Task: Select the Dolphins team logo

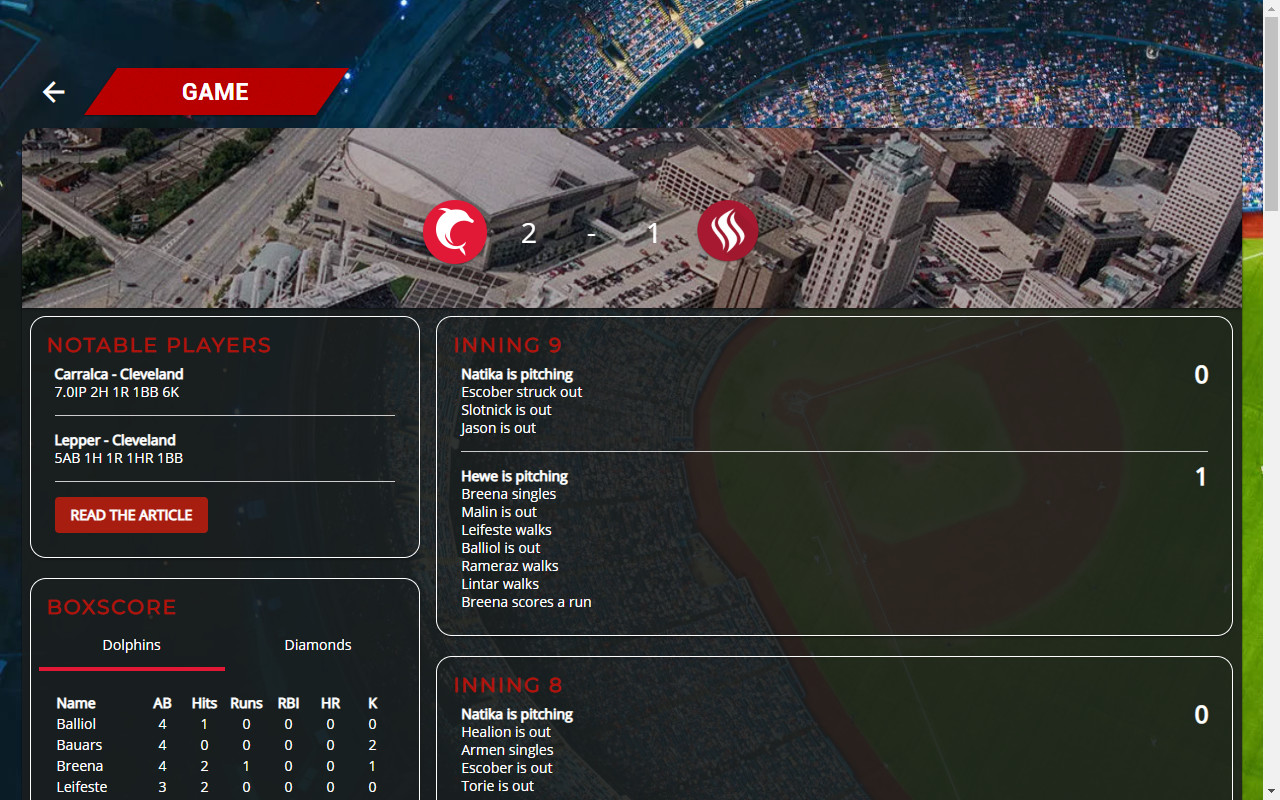Action: coord(455,231)
